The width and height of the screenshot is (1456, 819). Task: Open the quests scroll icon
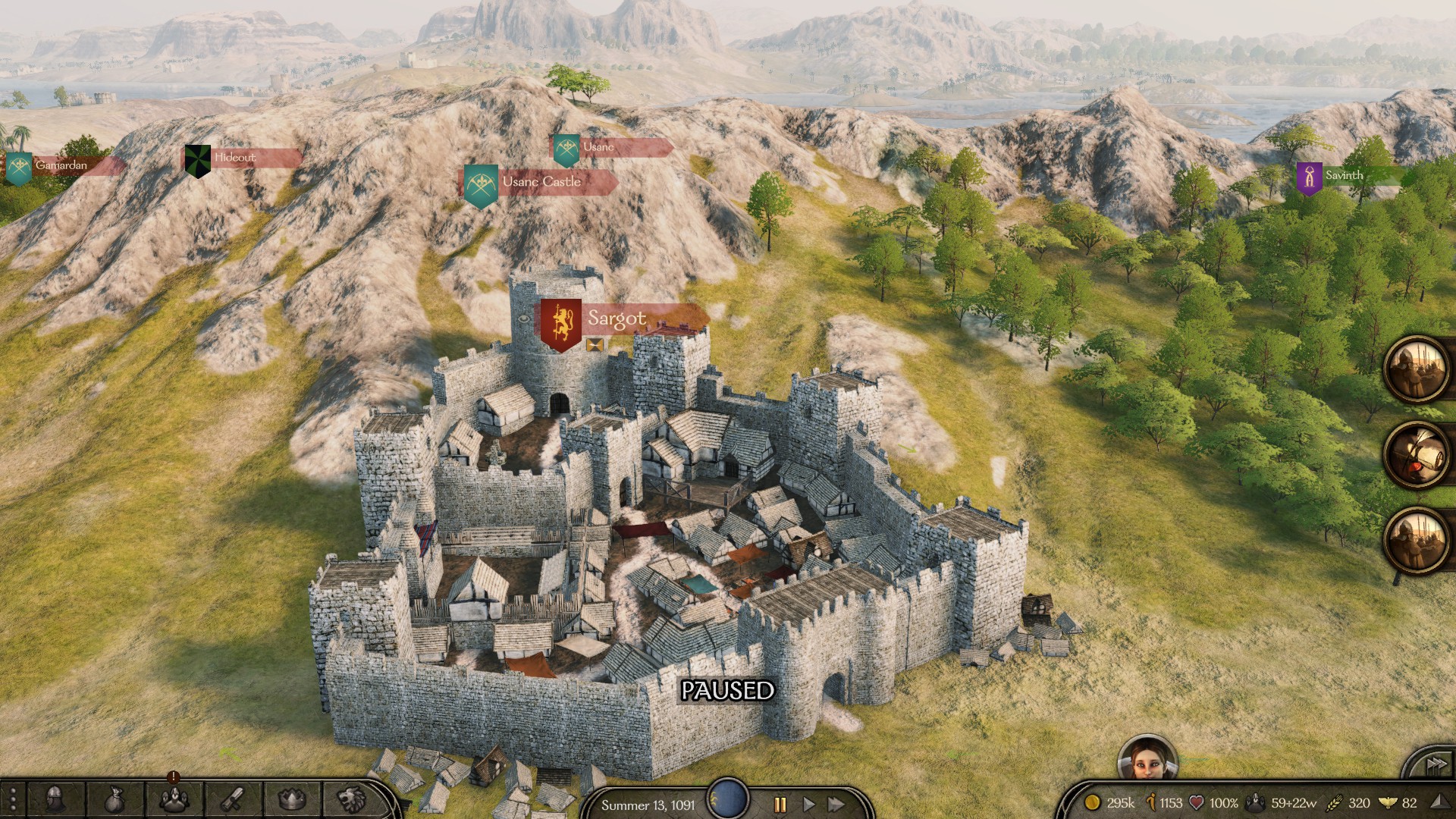[232, 799]
